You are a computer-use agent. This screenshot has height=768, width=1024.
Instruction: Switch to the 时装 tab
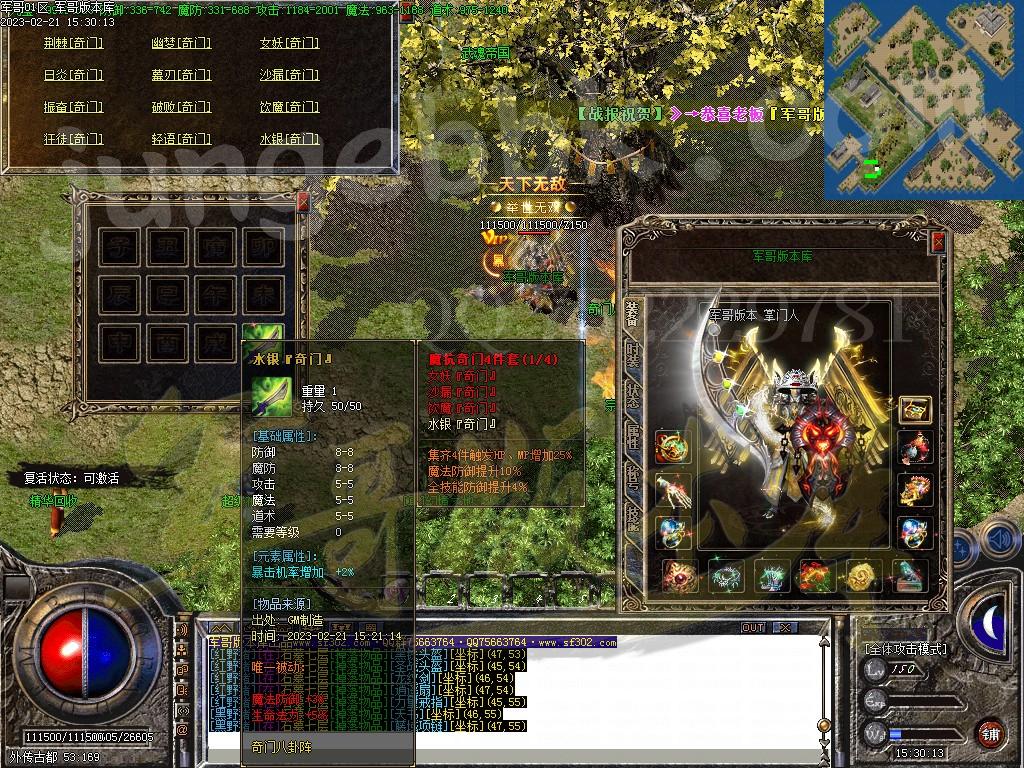coord(632,354)
